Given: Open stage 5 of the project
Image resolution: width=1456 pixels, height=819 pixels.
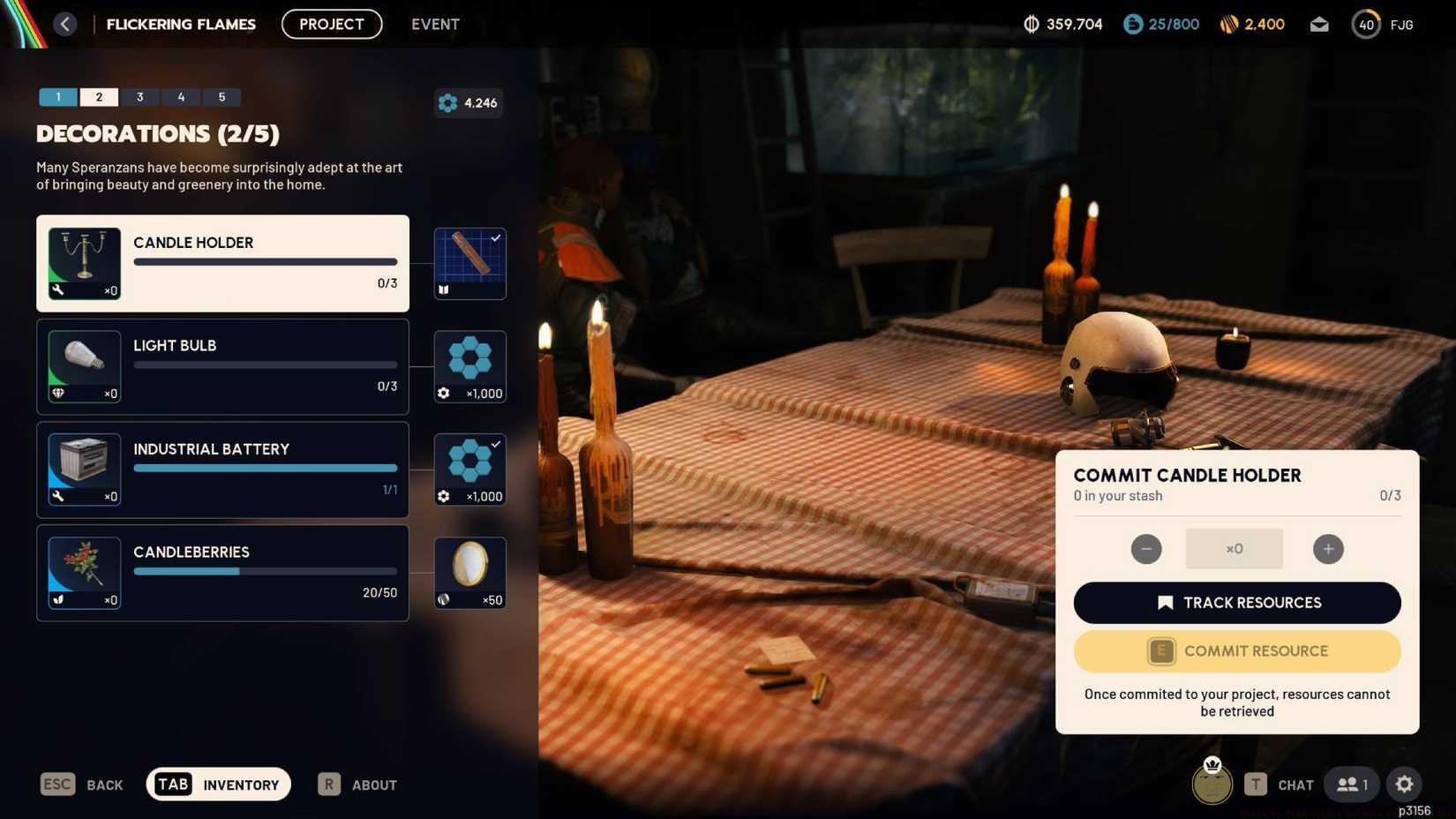Looking at the screenshot, I should point(221,97).
